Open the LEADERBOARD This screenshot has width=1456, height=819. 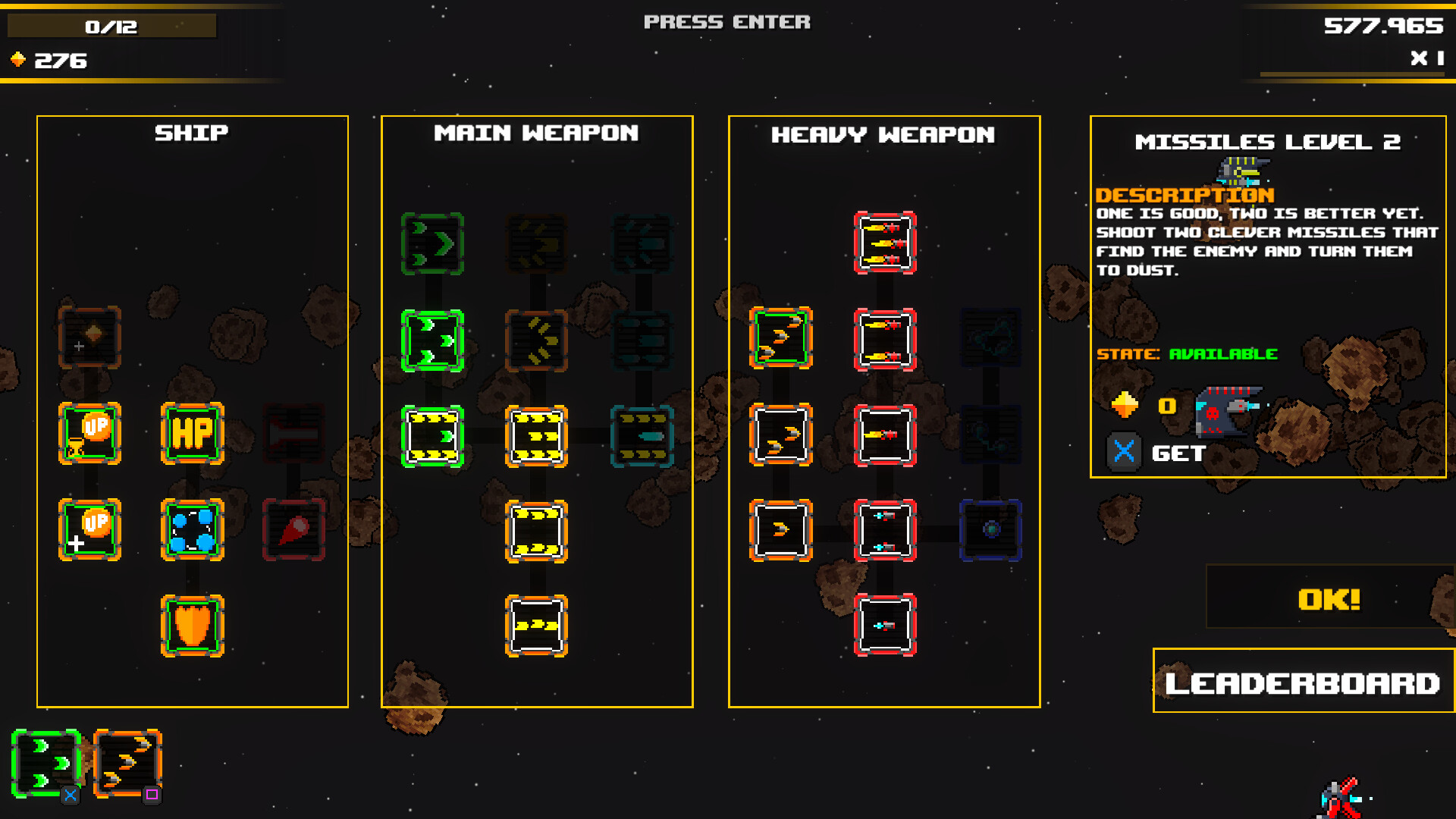point(1301,682)
